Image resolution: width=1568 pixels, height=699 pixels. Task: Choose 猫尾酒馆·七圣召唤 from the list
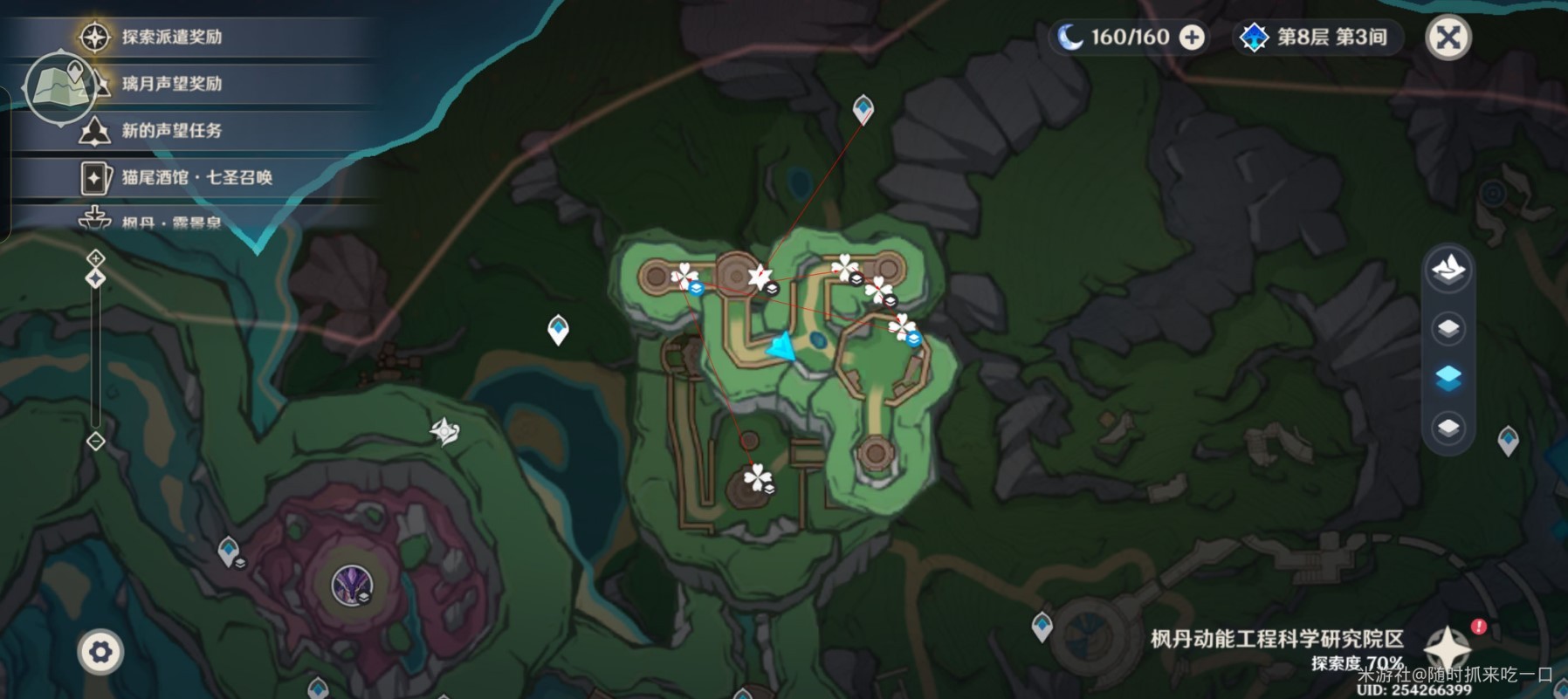click(x=196, y=177)
